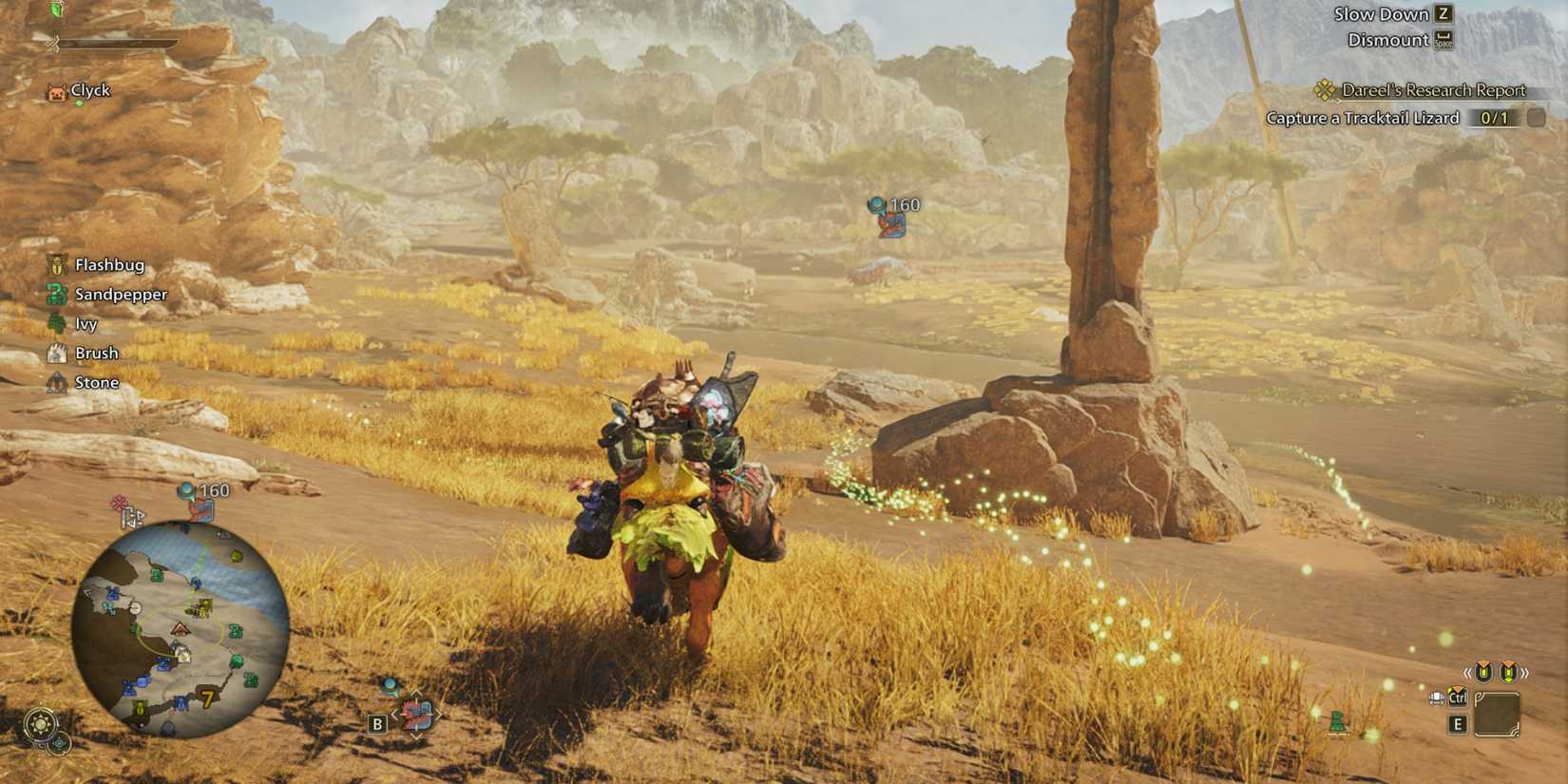This screenshot has width=1568, height=784.
Task: Click the empty item pouch slot near E
Action: click(x=1498, y=715)
